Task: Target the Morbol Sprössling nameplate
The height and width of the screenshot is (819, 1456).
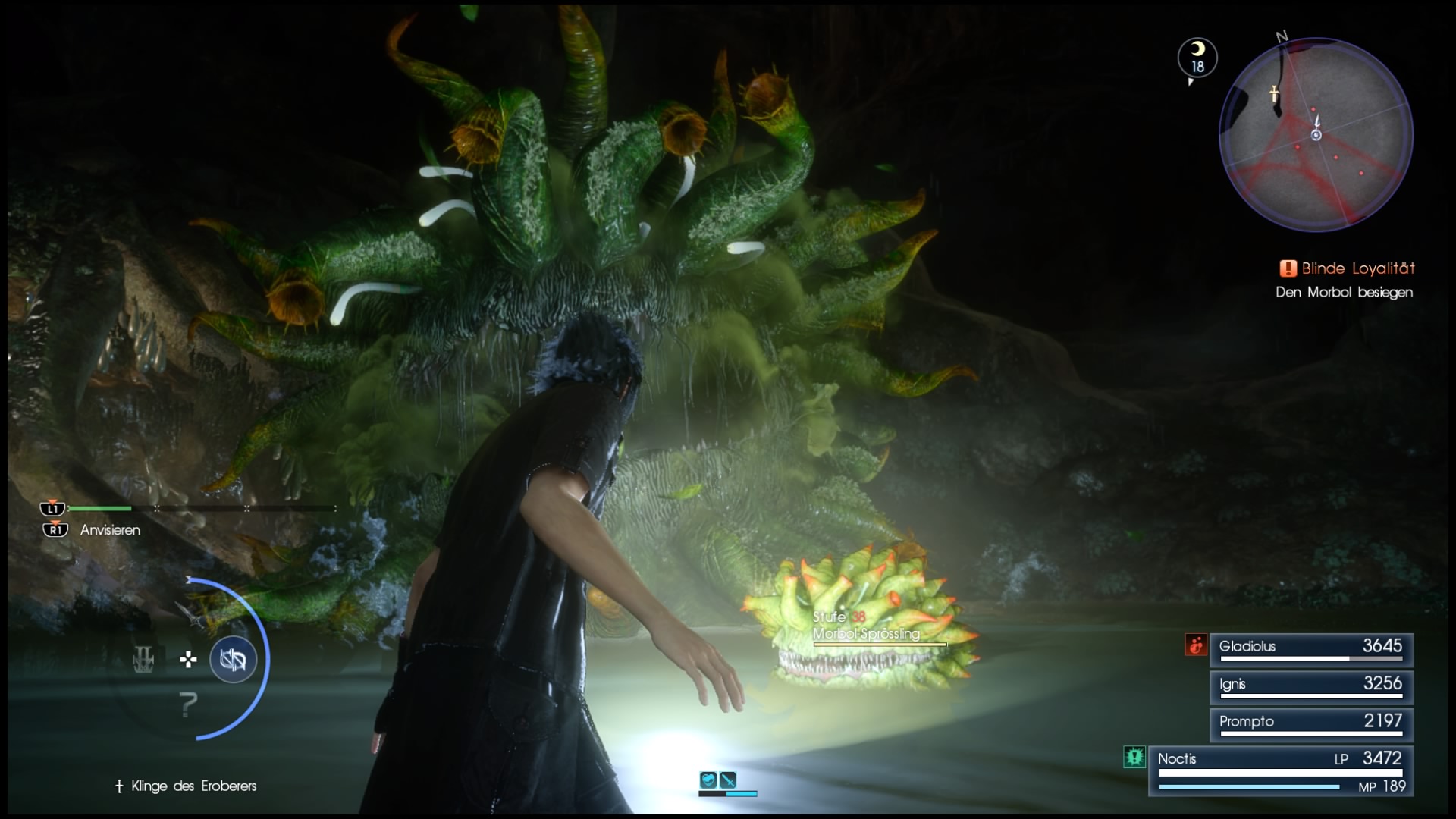Action: 867,634
